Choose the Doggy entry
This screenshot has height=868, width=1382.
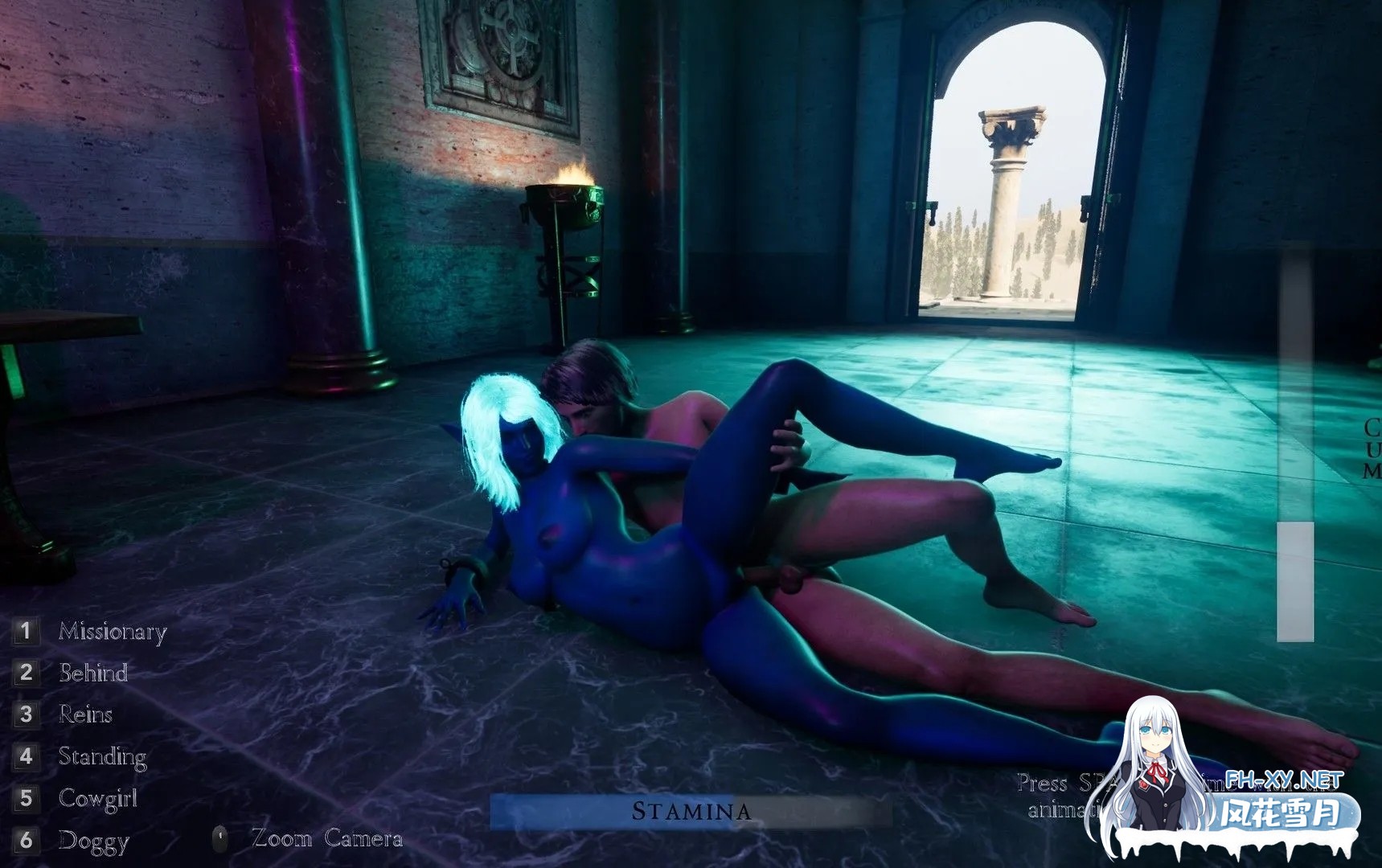coord(92,841)
